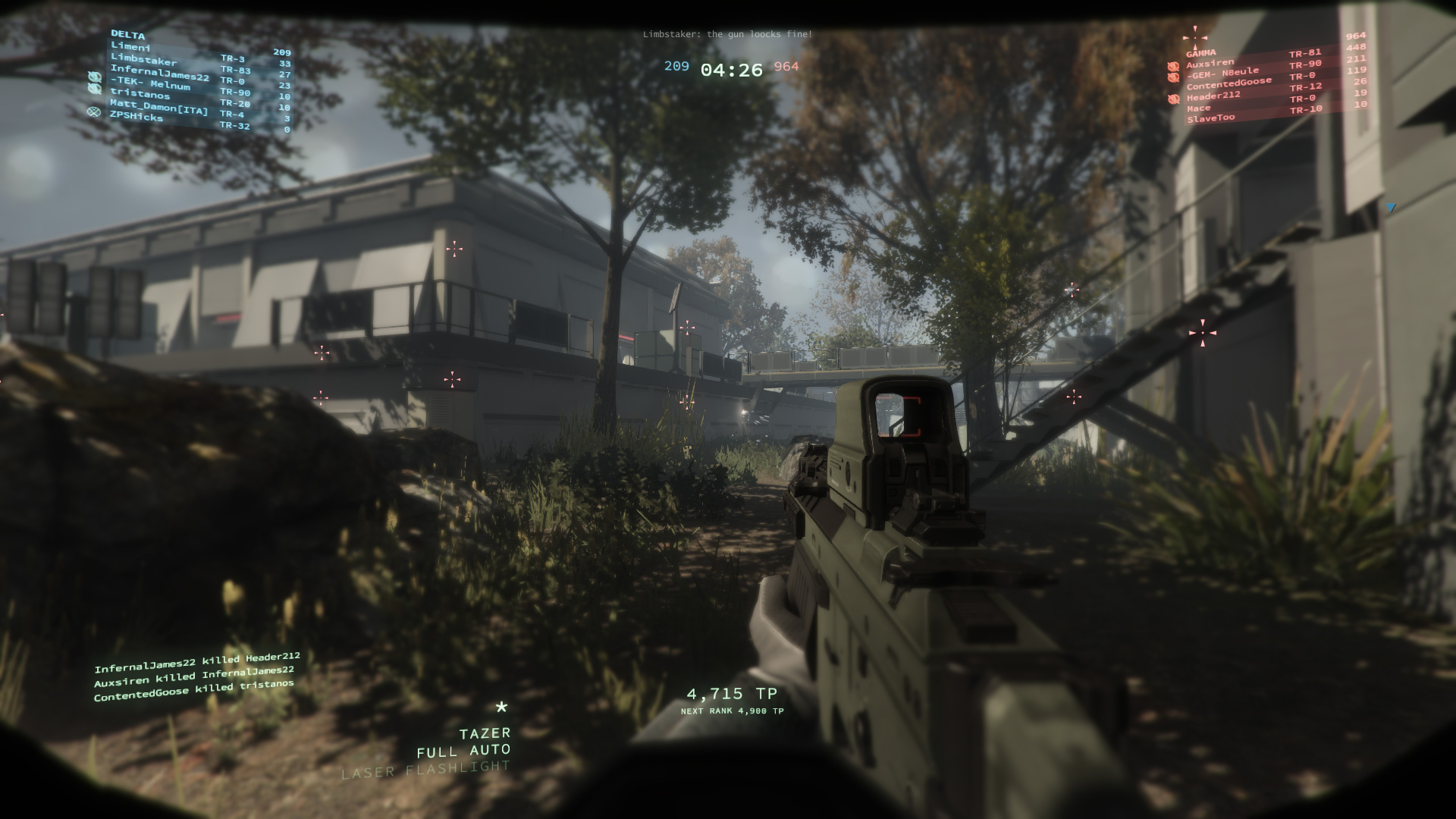Click Limbstaker's chat message at the top
Image resolution: width=1456 pixels, height=819 pixels.
pyautogui.click(x=727, y=33)
